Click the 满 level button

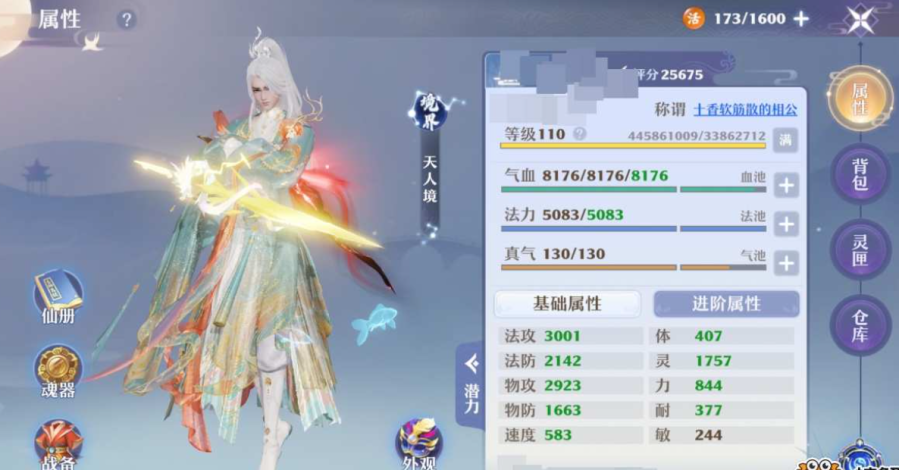pyautogui.click(x=786, y=140)
